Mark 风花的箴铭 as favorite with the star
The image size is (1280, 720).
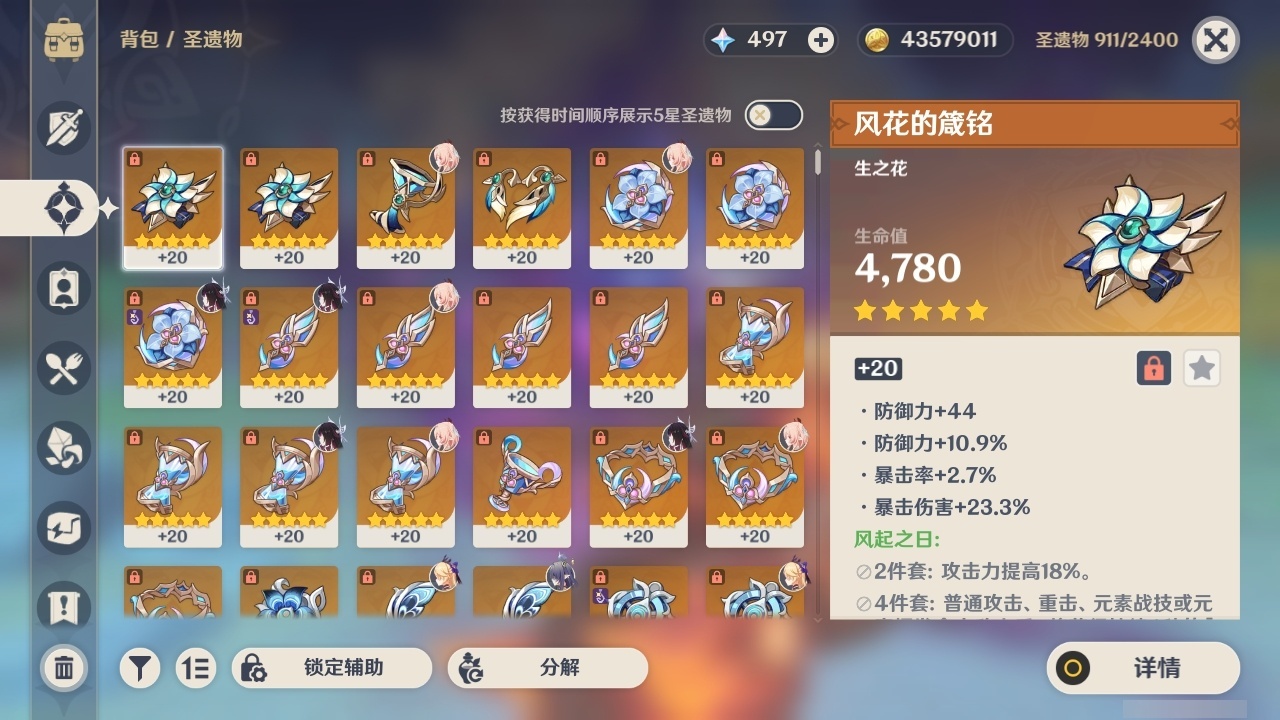tap(1201, 368)
